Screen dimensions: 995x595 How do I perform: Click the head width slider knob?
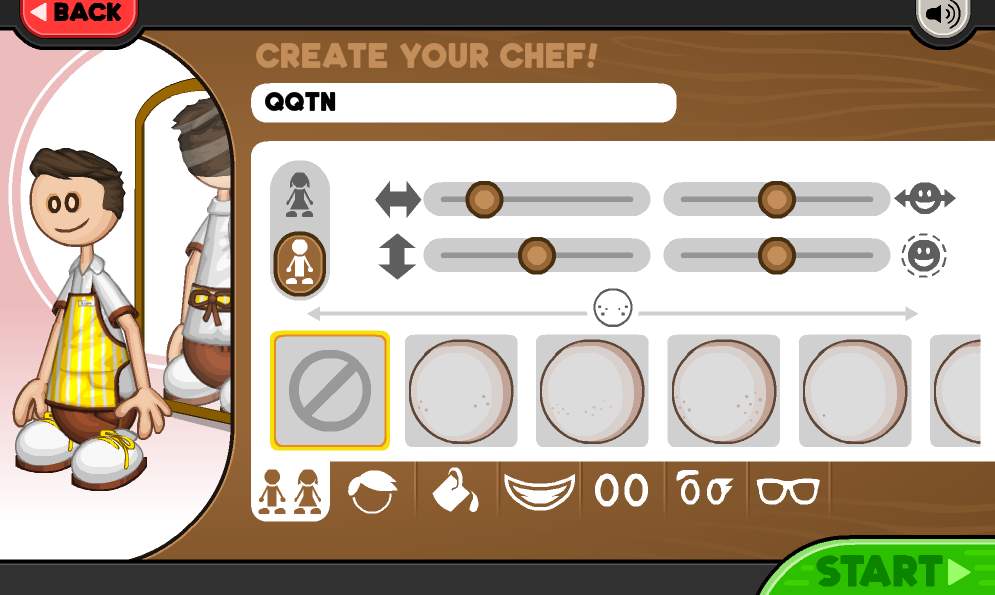(776, 199)
